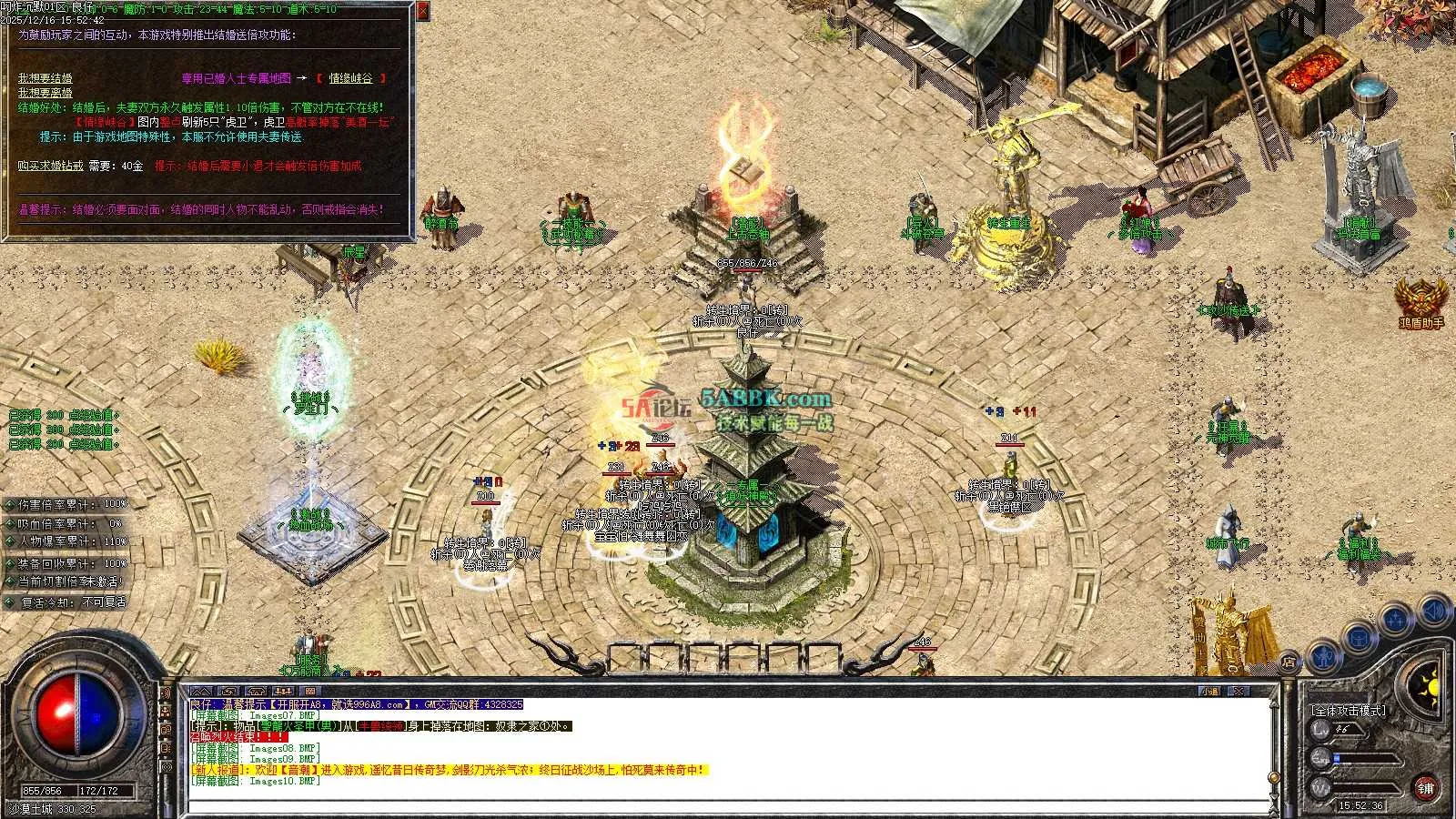Image resolution: width=1456 pixels, height=819 pixels.
Task: Click the three-people group chat toolbar button
Action: [x=283, y=692]
